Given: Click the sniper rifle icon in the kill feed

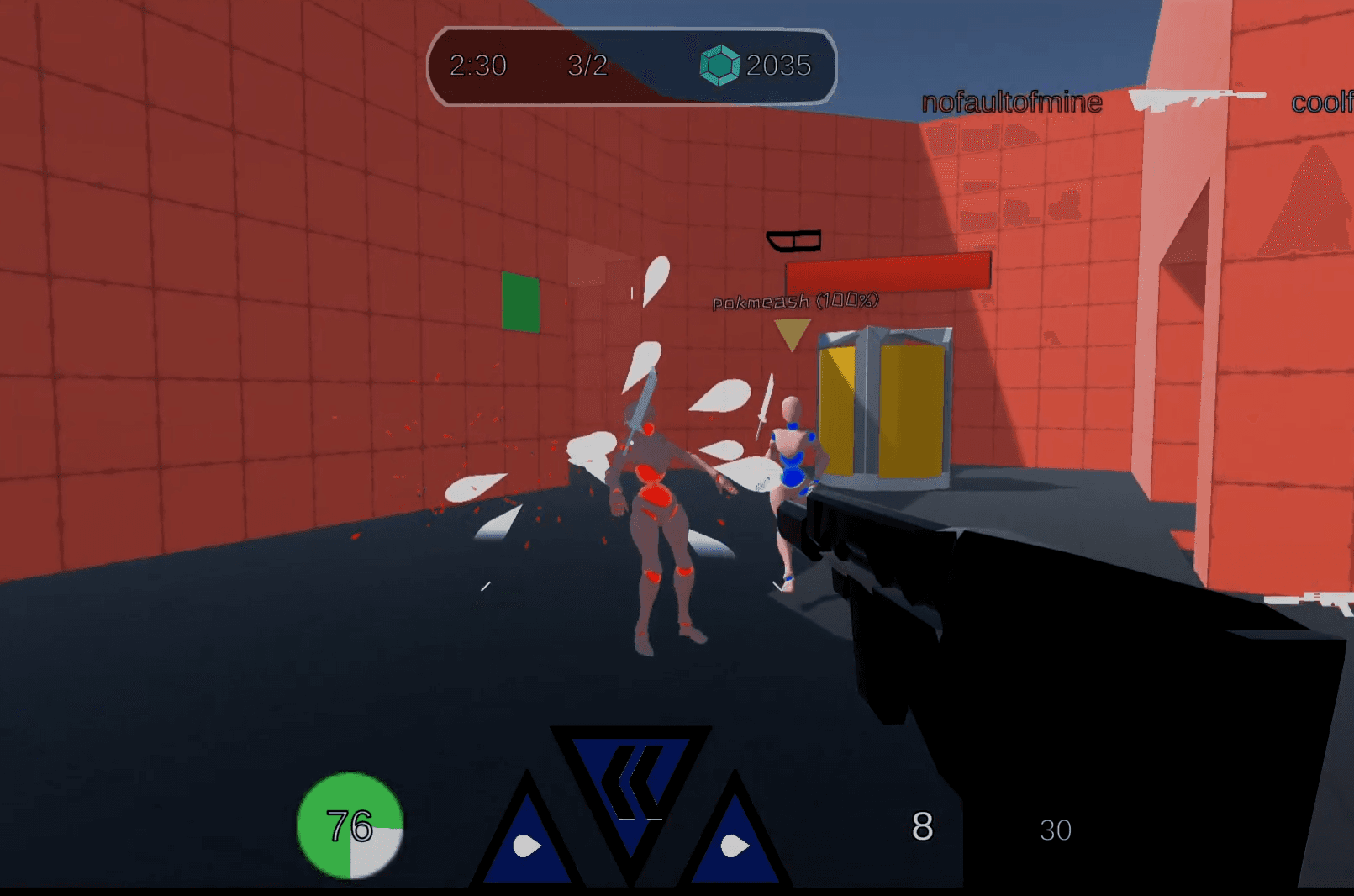Looking at the screenshot, I should coord(1196,98).
